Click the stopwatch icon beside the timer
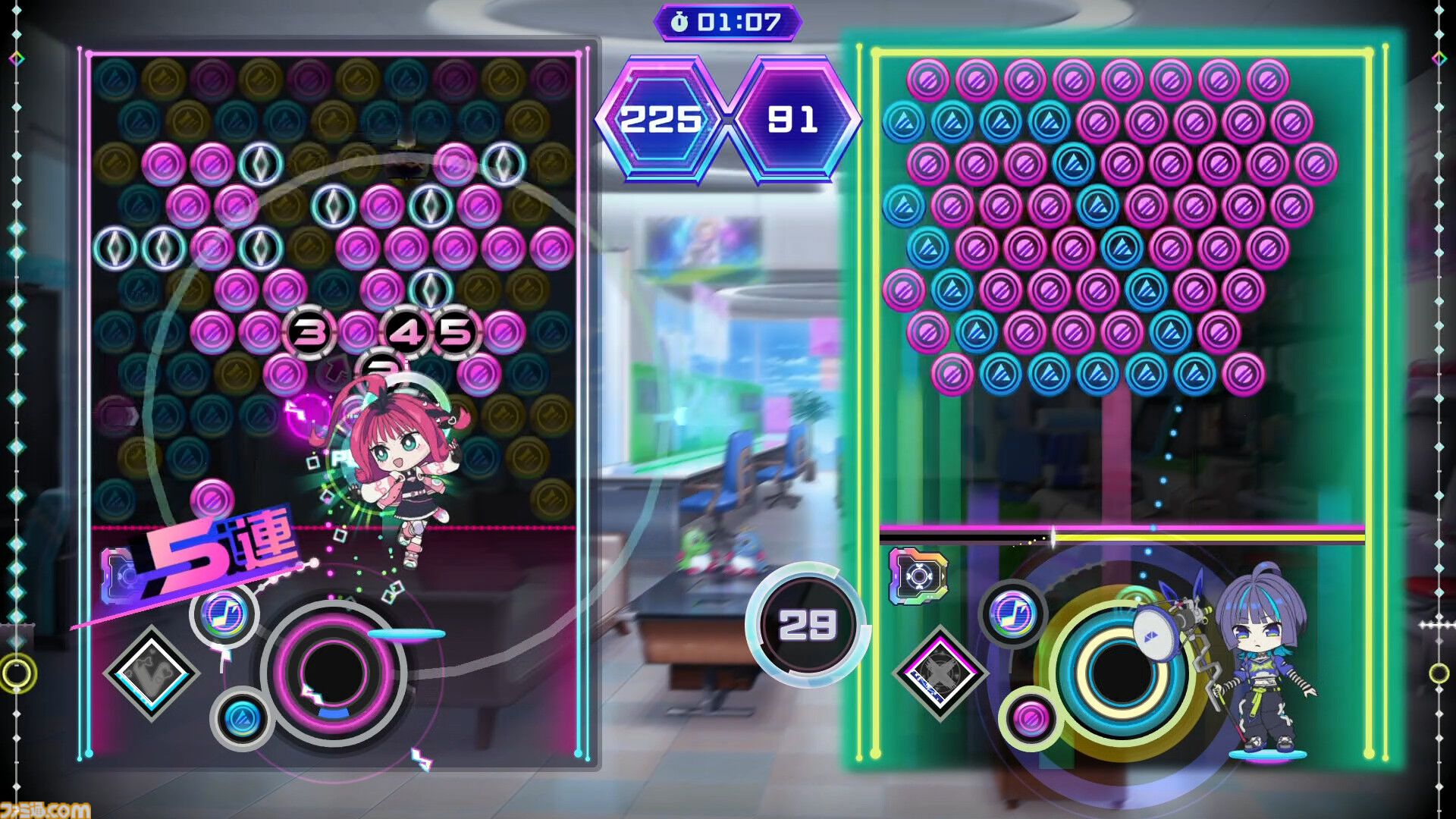This screenshot has height=819, width=1456. [680, 21]
